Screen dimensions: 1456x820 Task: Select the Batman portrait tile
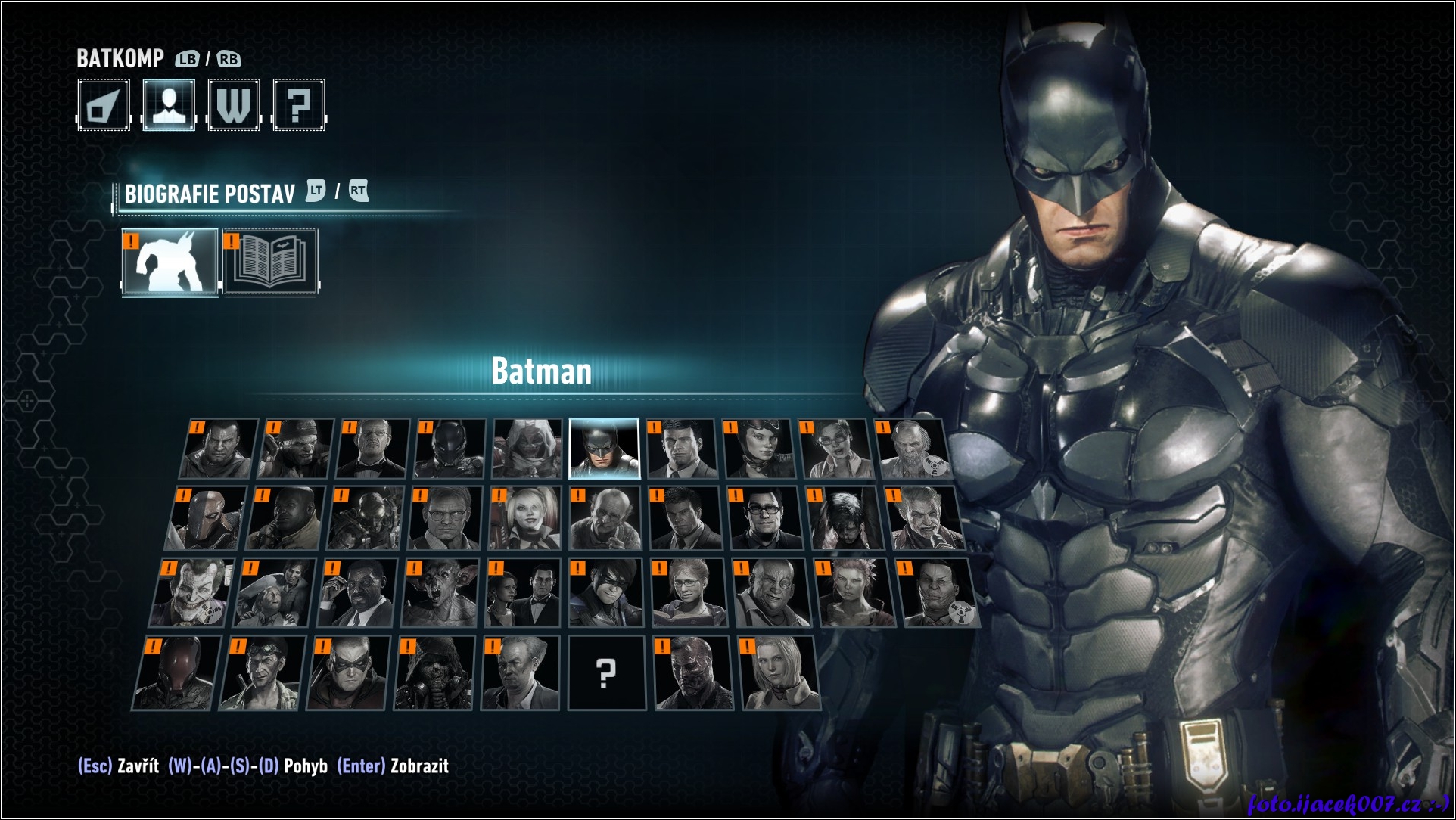[x=604, y=449]
